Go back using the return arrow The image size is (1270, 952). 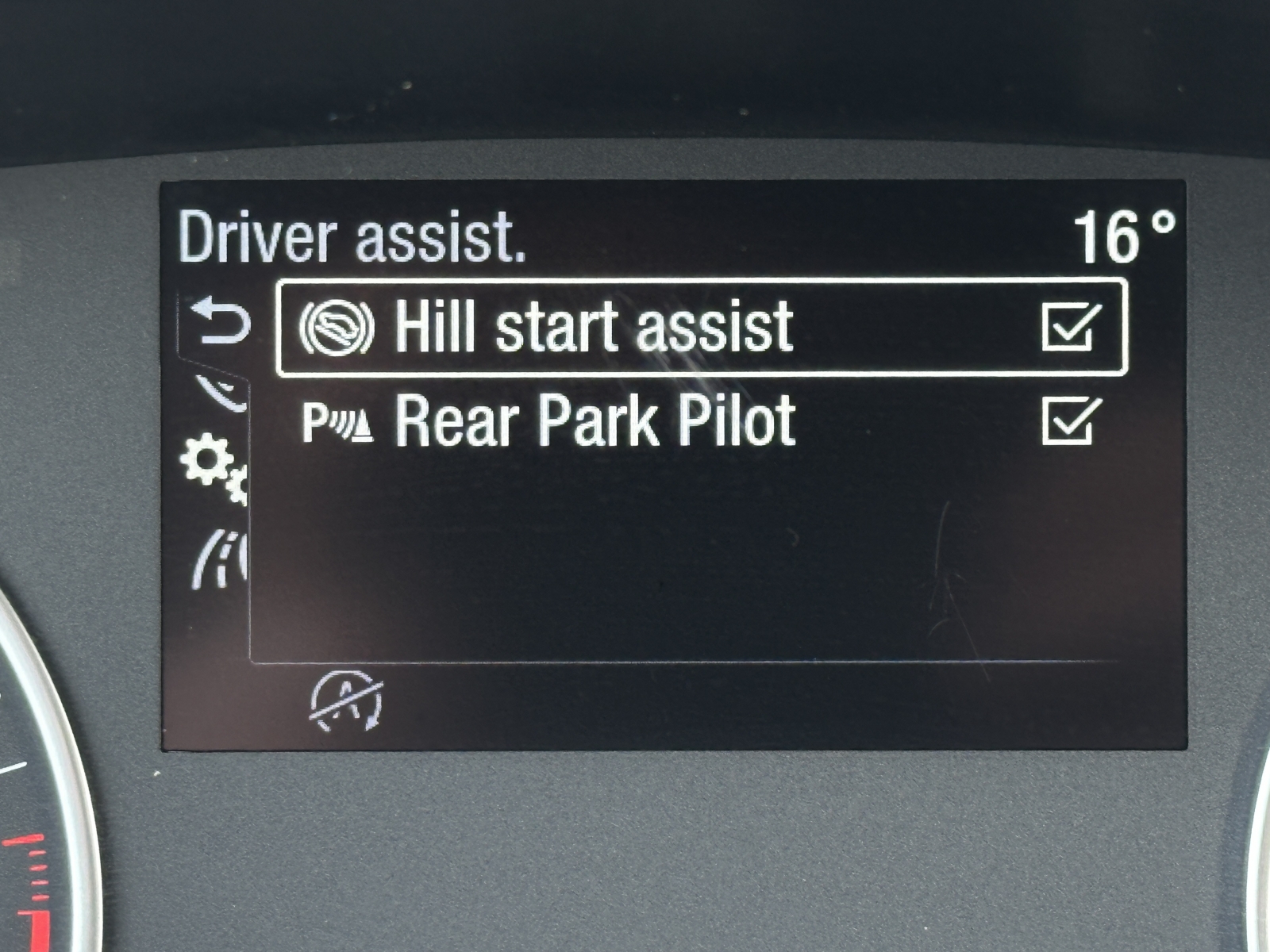point(223,322)
